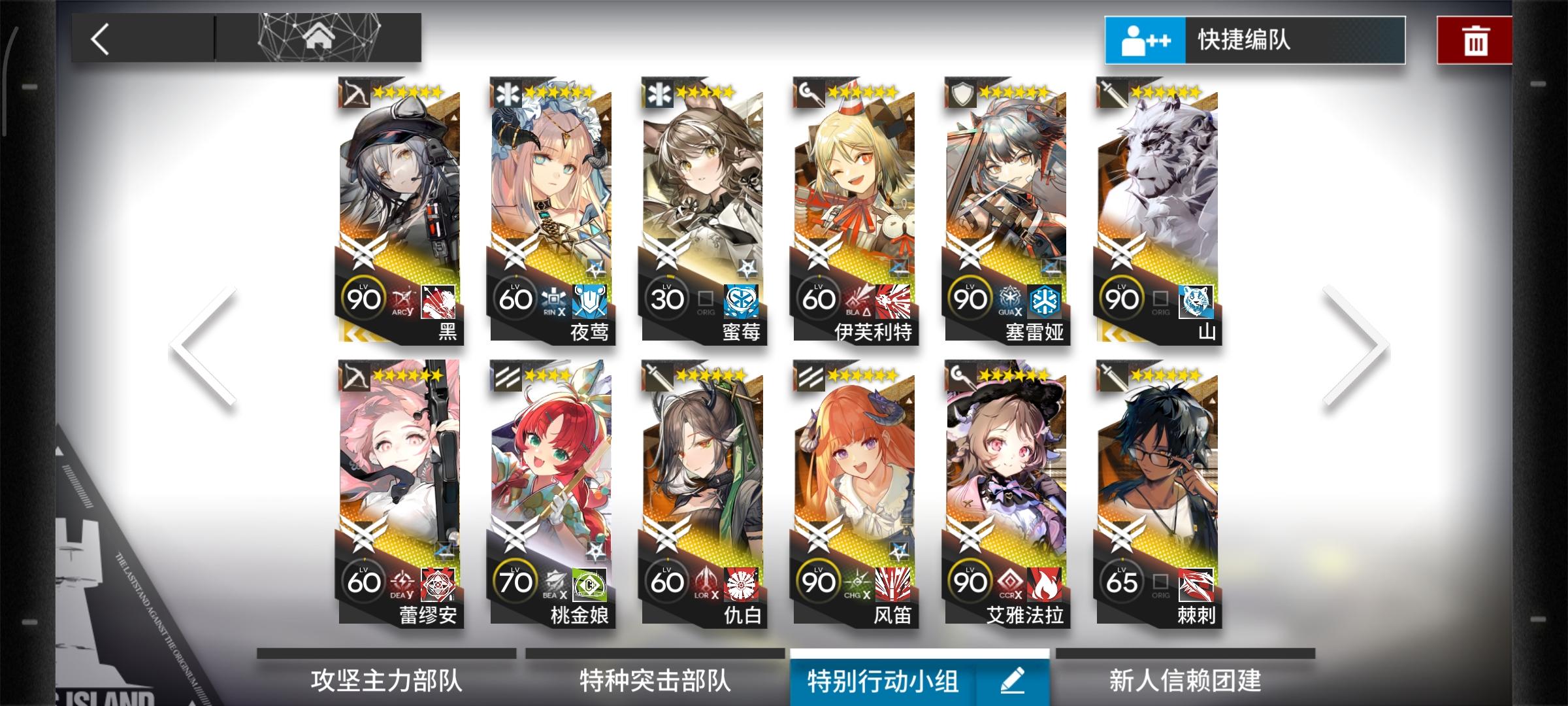Viewport: 1568px width, 706px height.
Task: Click the pencil icon to rename 特别行动小组
Action: (1011, 681)
